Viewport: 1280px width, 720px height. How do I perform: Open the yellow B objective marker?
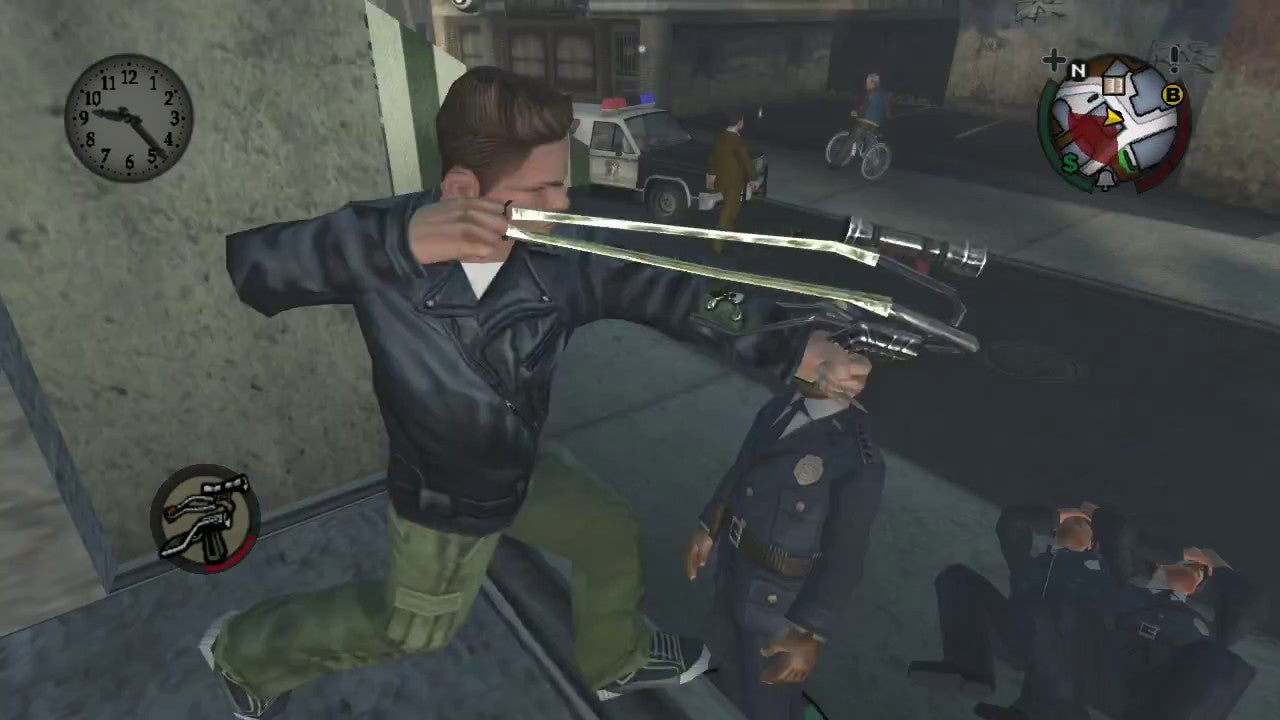point(1171,96)
